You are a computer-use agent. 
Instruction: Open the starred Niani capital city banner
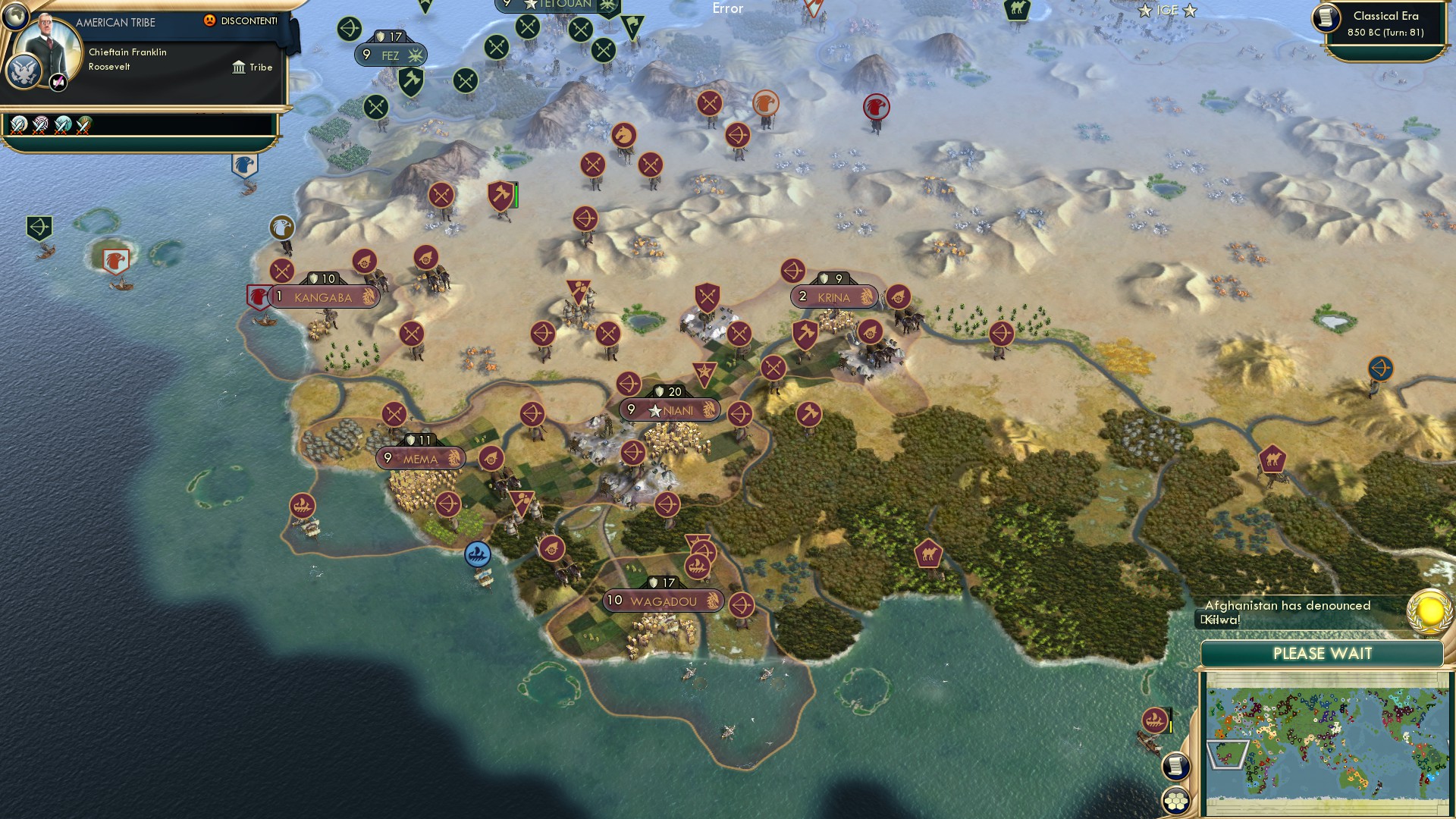tap(670, 408)
